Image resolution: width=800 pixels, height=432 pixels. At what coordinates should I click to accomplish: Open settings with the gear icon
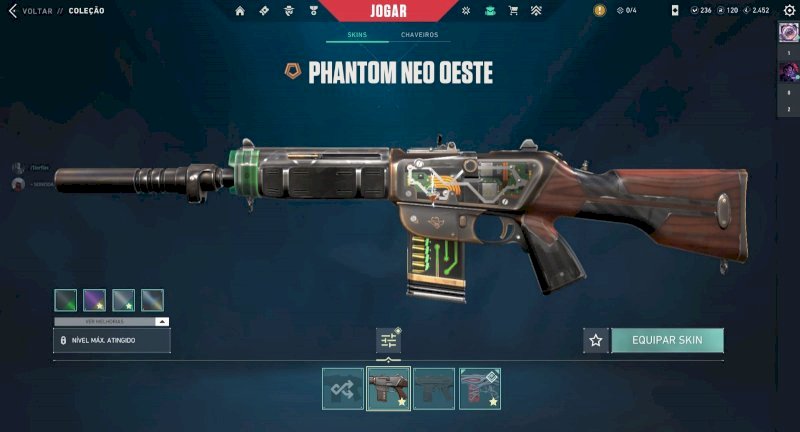(x=786, y=10)
